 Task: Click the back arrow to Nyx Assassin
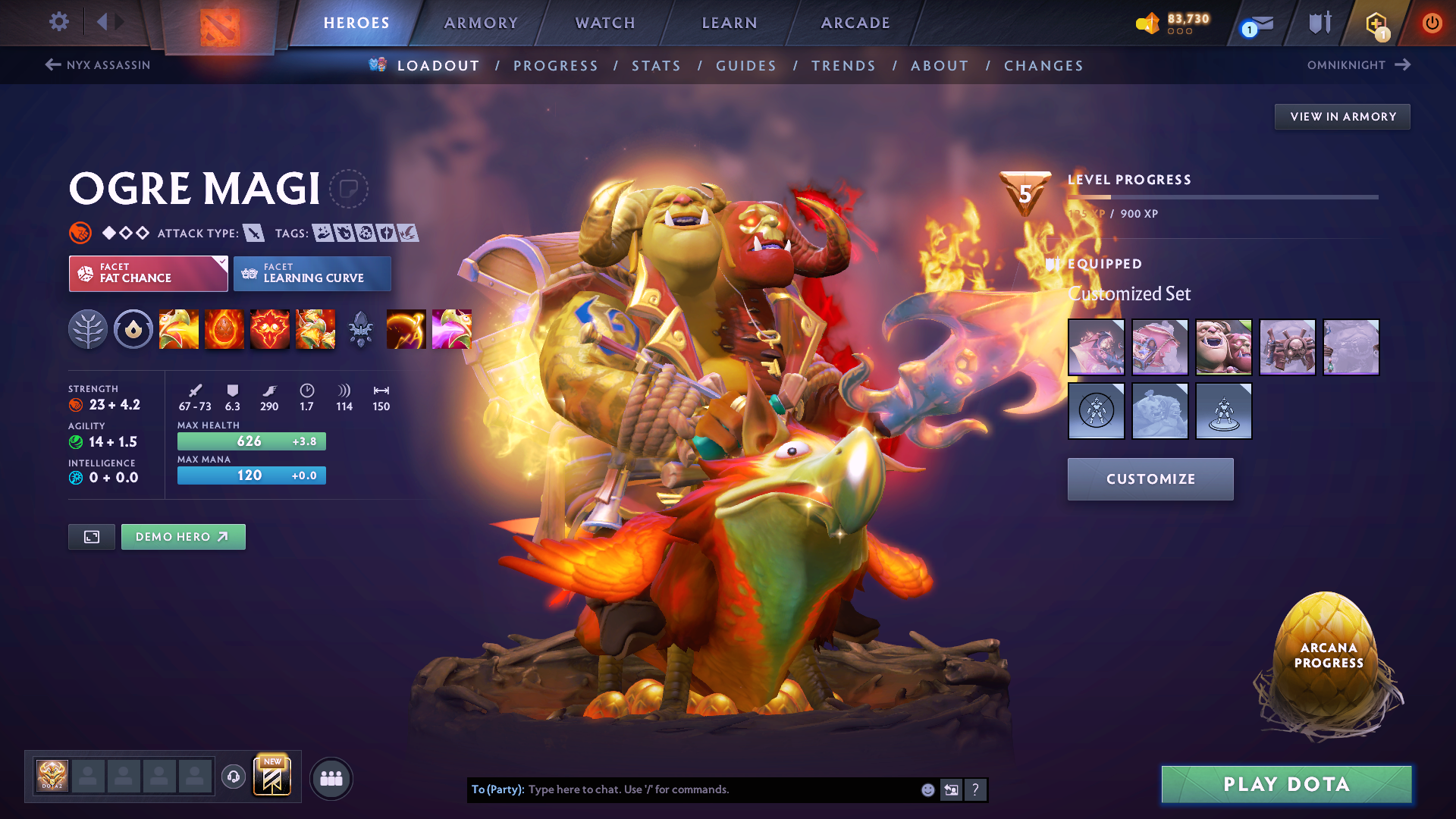click(52, 65)
